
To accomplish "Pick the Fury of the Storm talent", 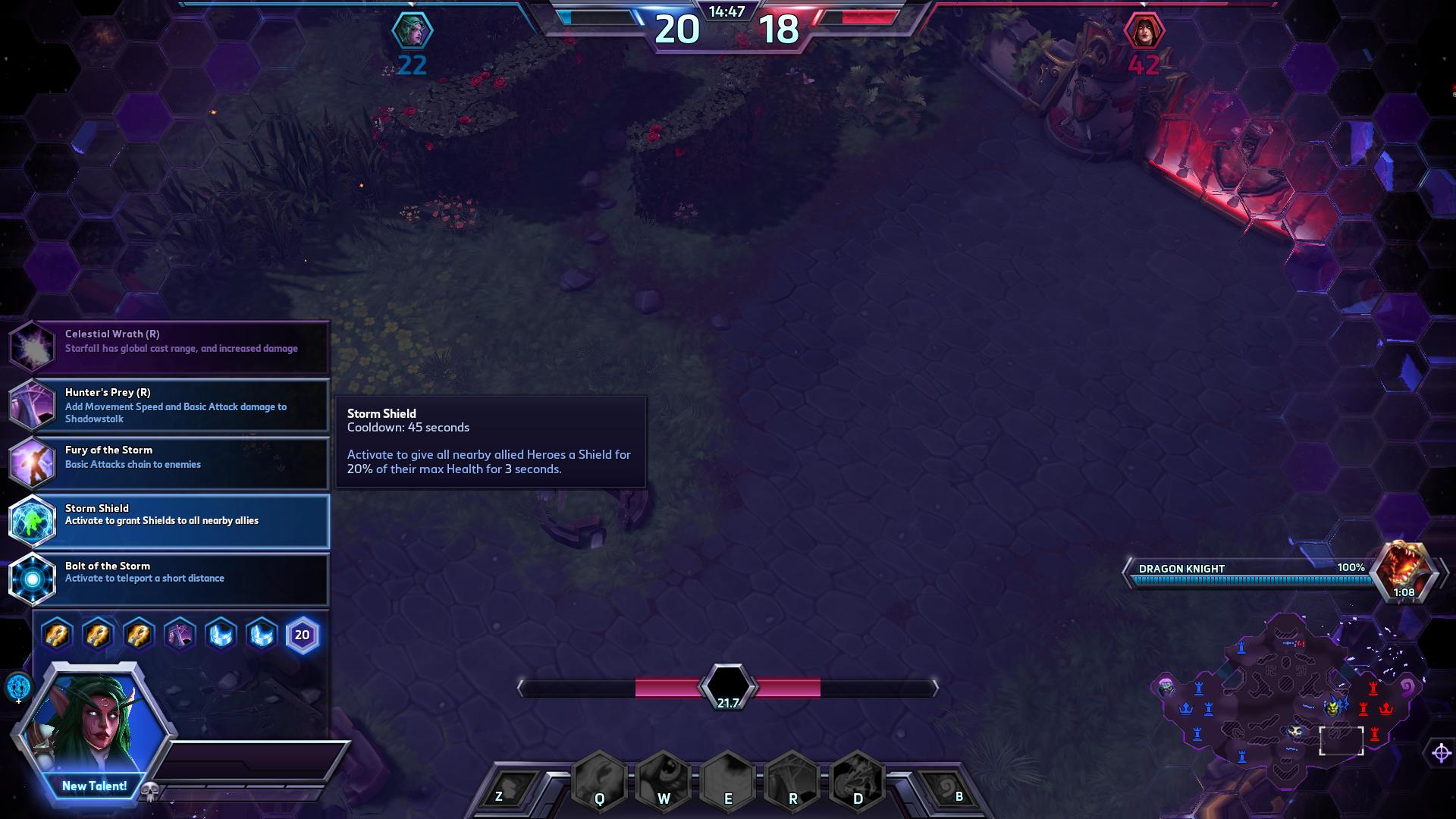I will coord(170,462).
